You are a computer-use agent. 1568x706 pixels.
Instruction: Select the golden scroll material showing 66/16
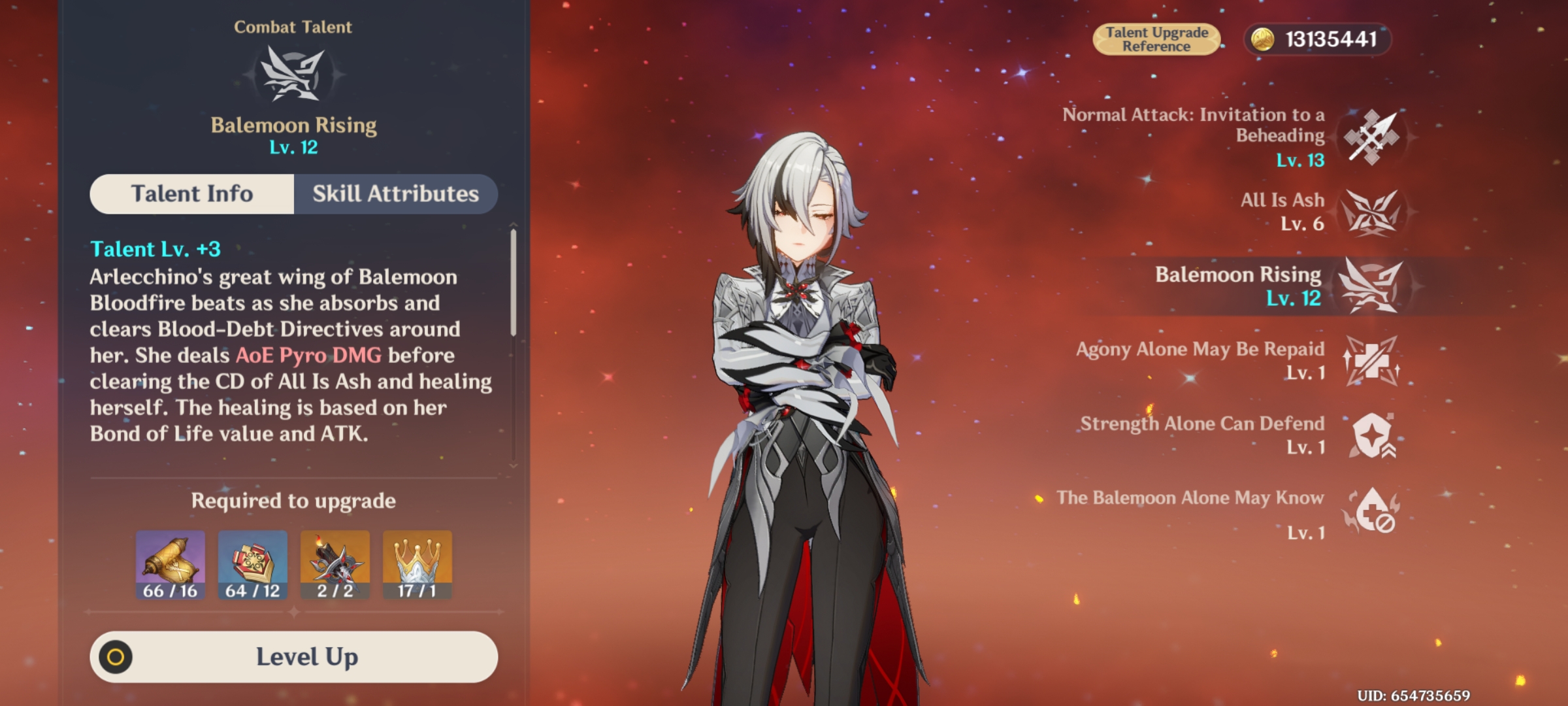[x=169, y=563]
